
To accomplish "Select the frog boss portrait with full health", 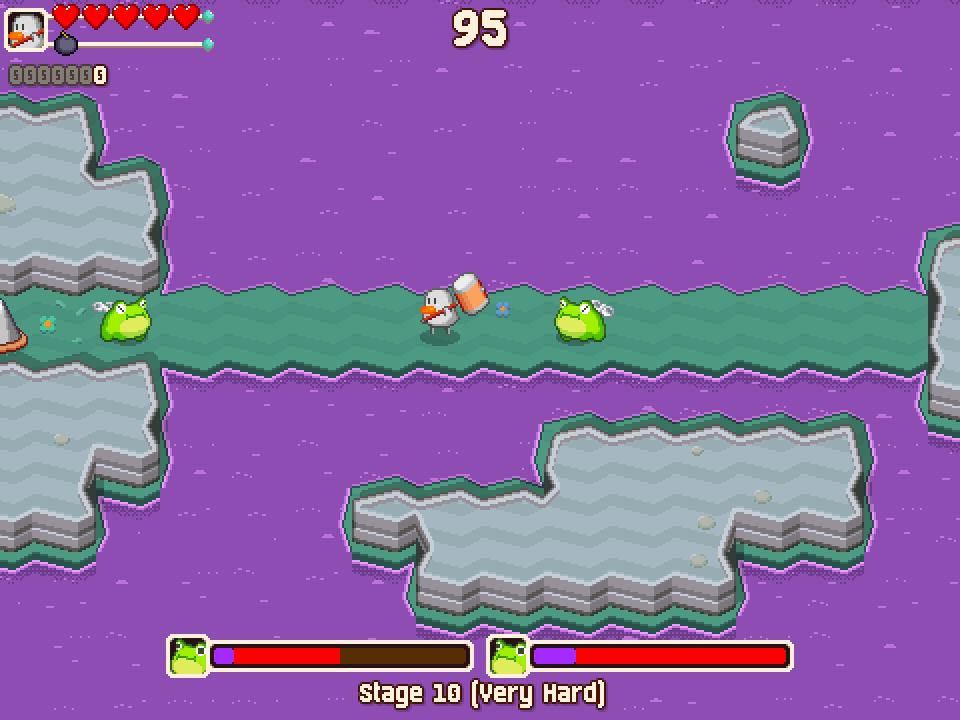I will [x=508, y=656].
